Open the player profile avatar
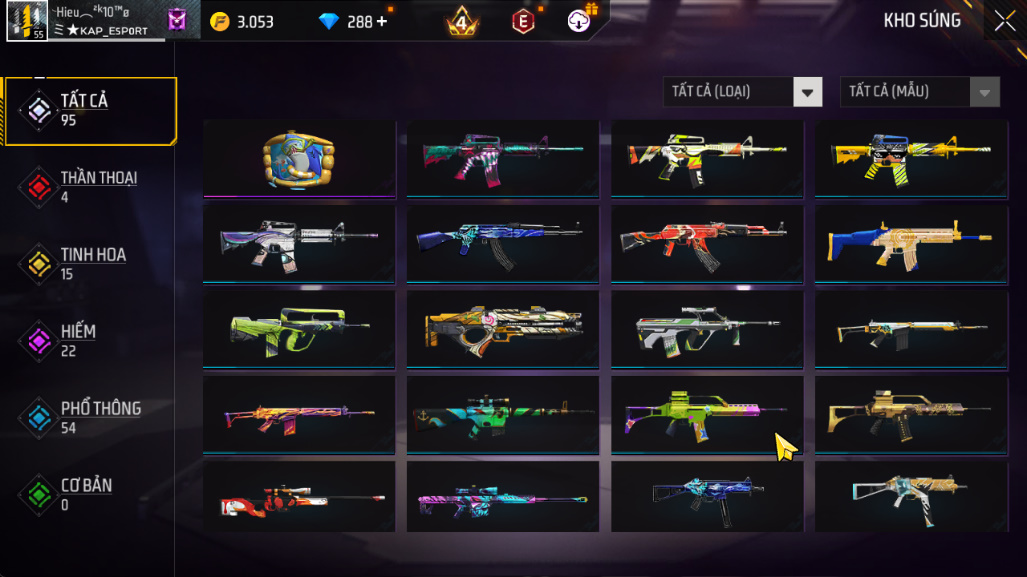Viewport: 1027px width, 577px height. tap(26, 21)
